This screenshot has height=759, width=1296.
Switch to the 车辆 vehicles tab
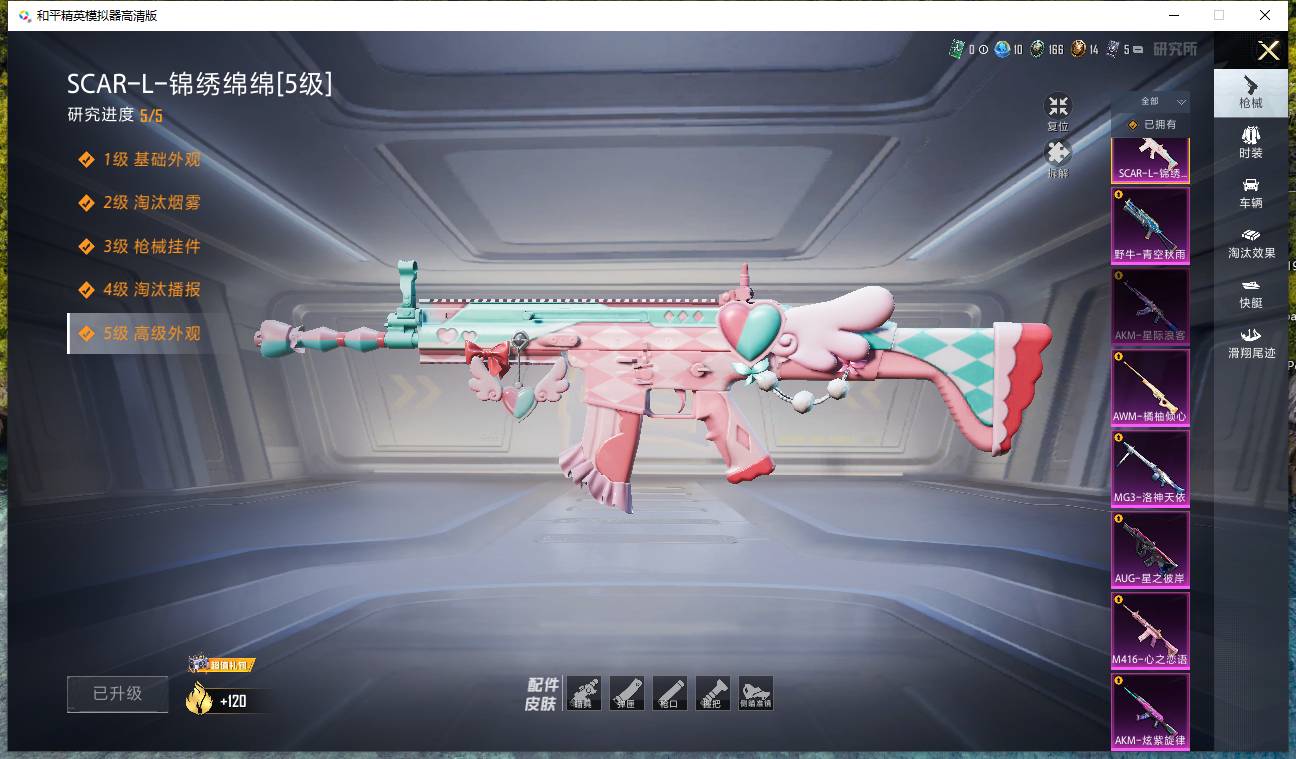coord(1250,193)
